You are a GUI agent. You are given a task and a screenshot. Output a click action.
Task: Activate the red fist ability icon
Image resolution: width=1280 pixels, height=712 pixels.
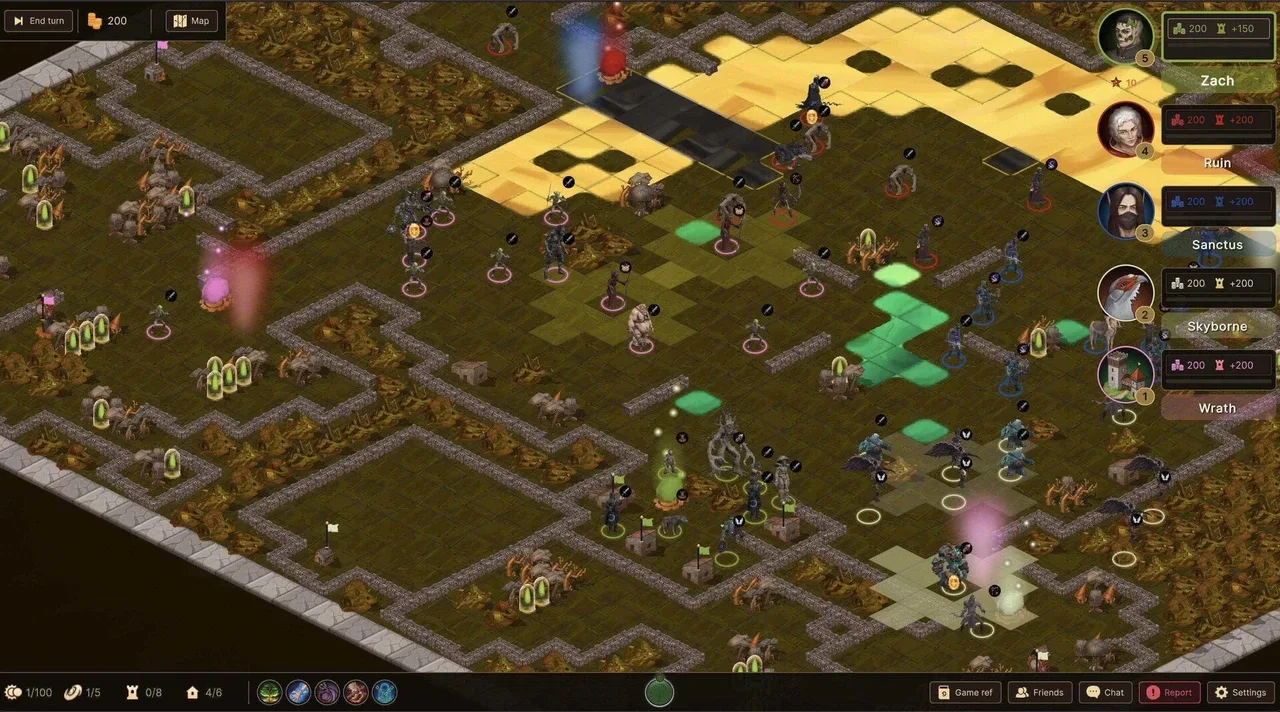356,692
